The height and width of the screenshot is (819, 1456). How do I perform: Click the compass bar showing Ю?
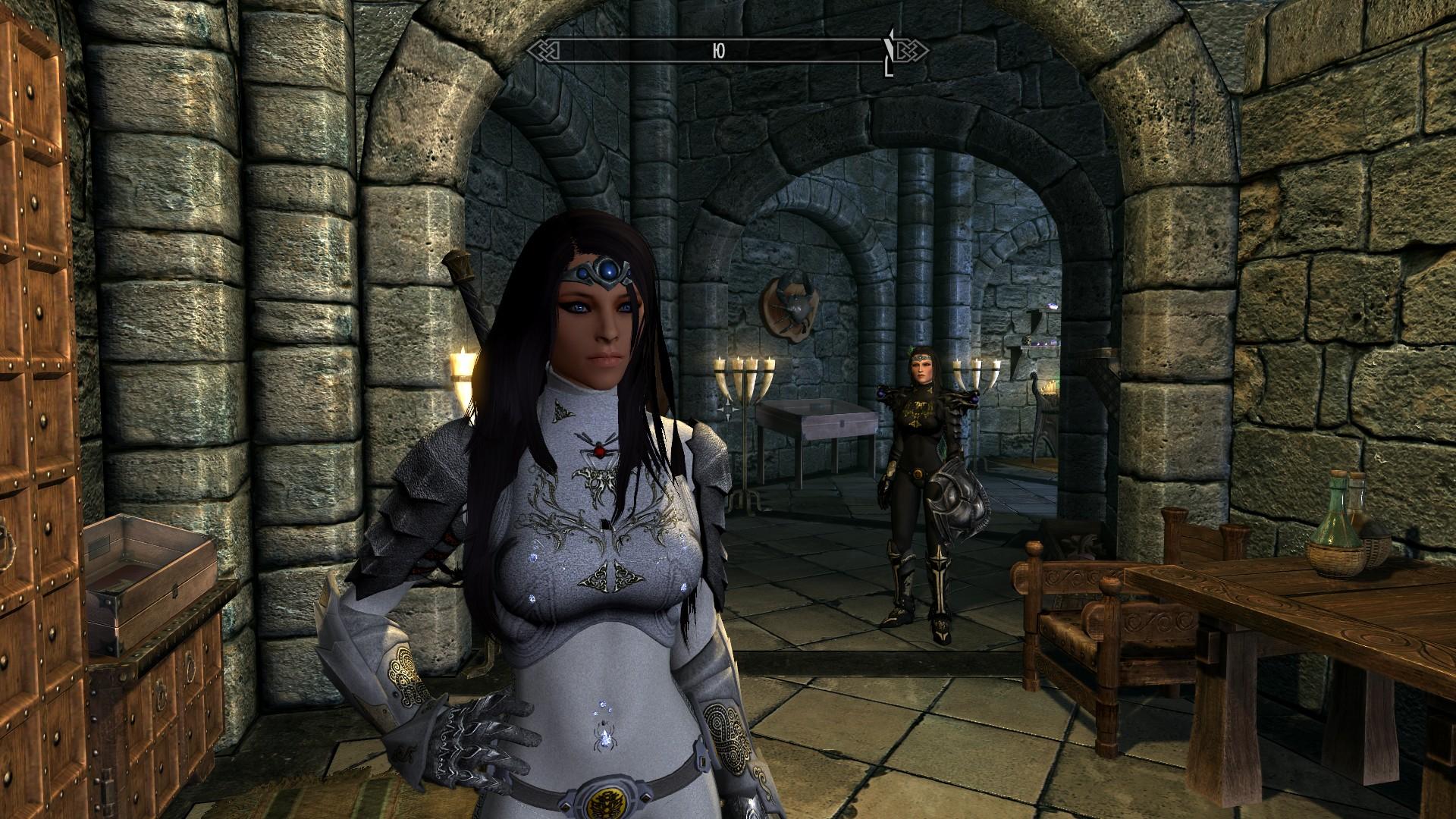(x=719, y=51)
